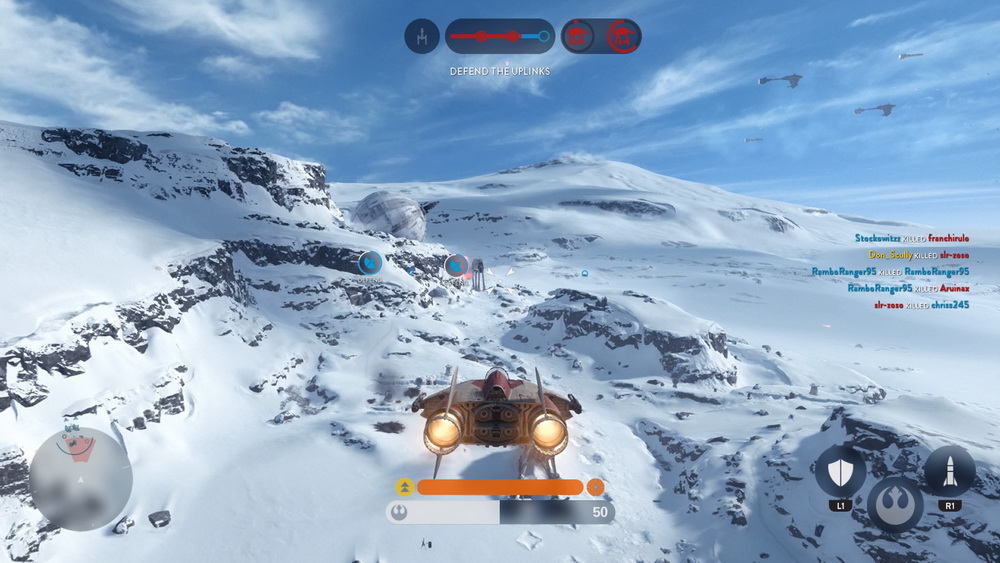Screen dimensions: 1000x563
Task: Click the starfighter icon at top center
Action: (422, 37)
